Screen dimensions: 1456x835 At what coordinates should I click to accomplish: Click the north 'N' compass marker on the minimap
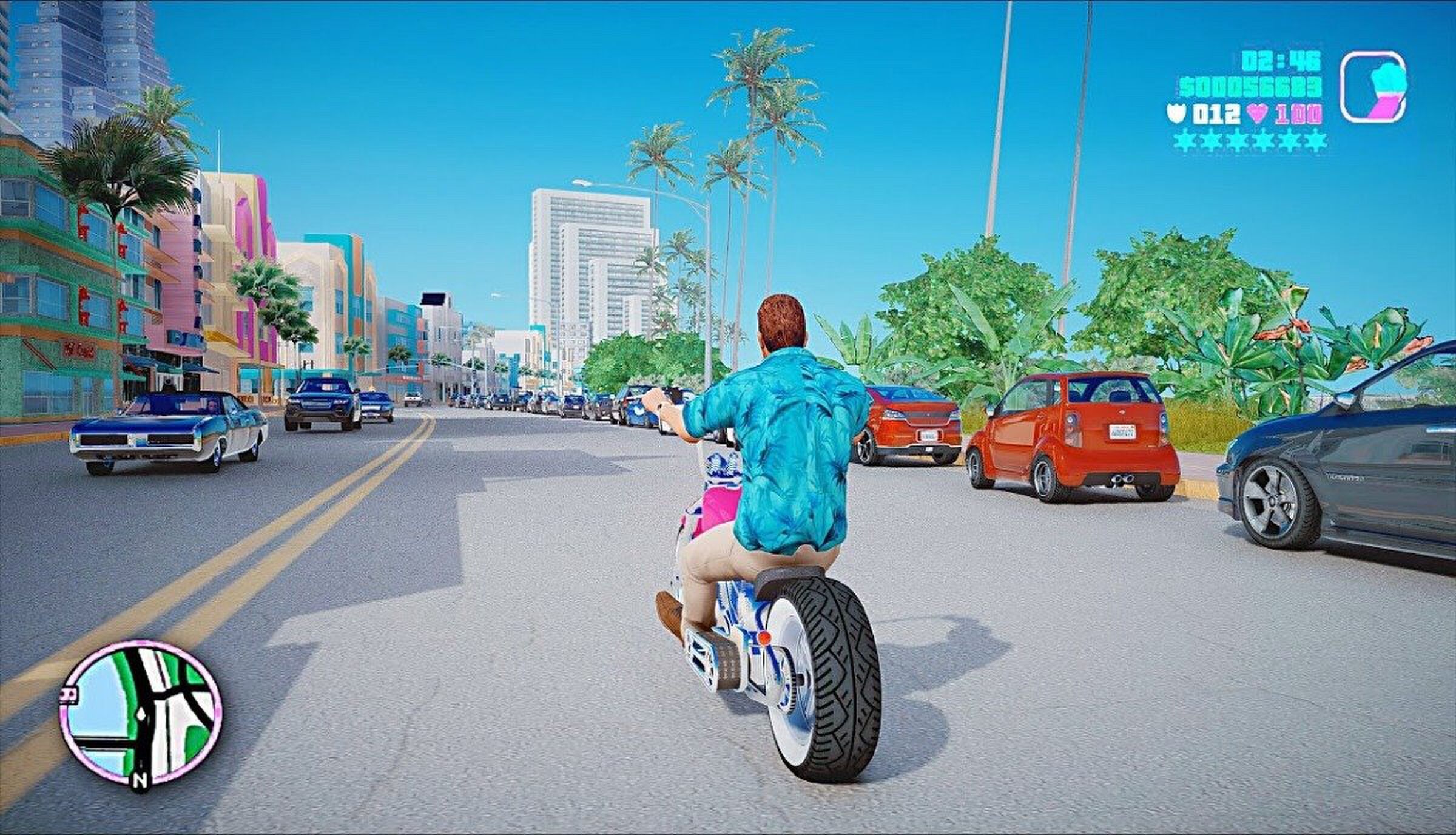pos(140,780)
